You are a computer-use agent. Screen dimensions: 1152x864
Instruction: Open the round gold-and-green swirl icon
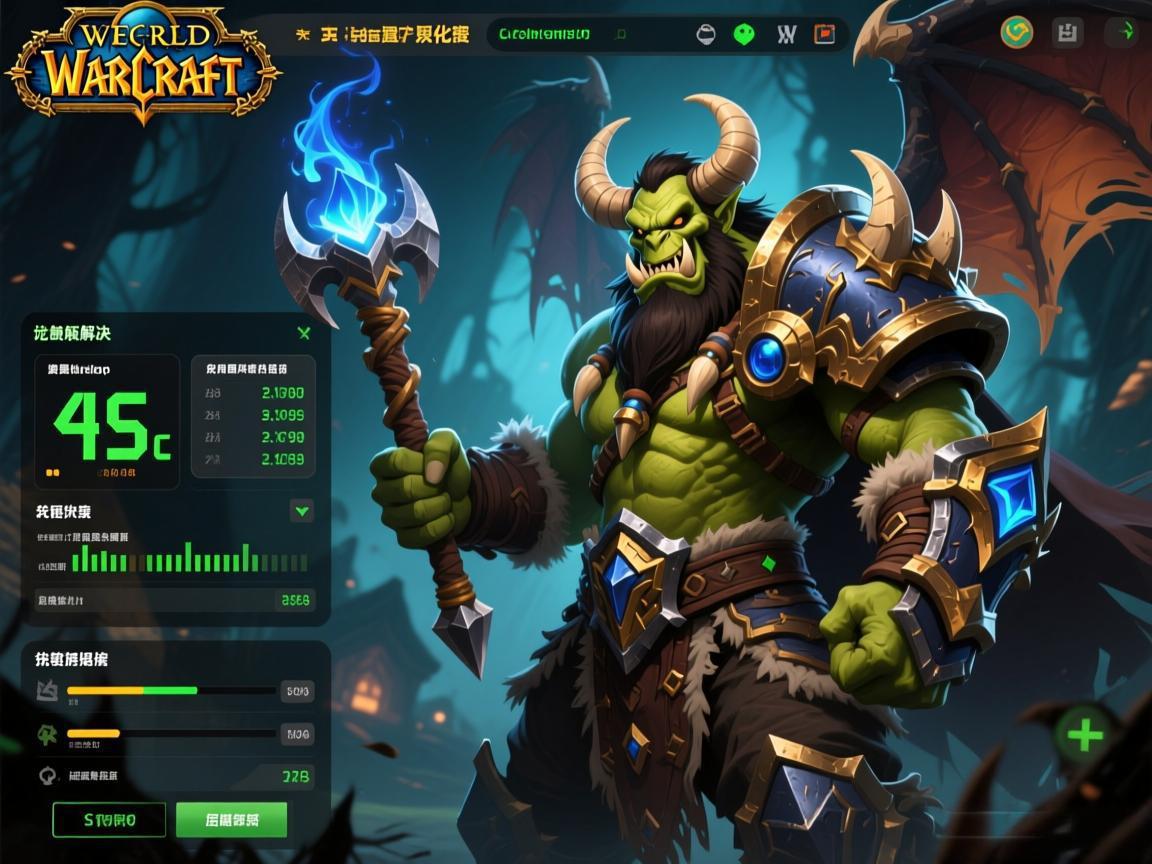pos(1017,32)
